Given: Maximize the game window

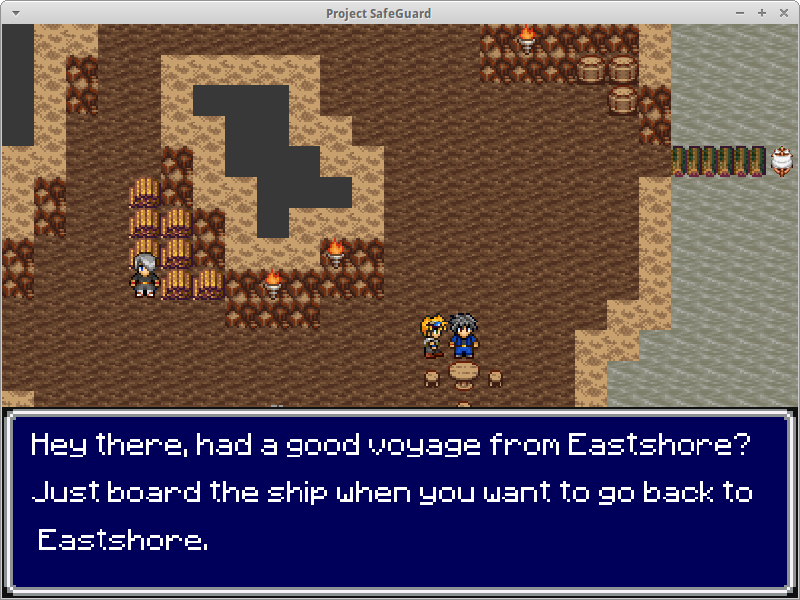Looking at the screenshot, I should coord(762,12).
